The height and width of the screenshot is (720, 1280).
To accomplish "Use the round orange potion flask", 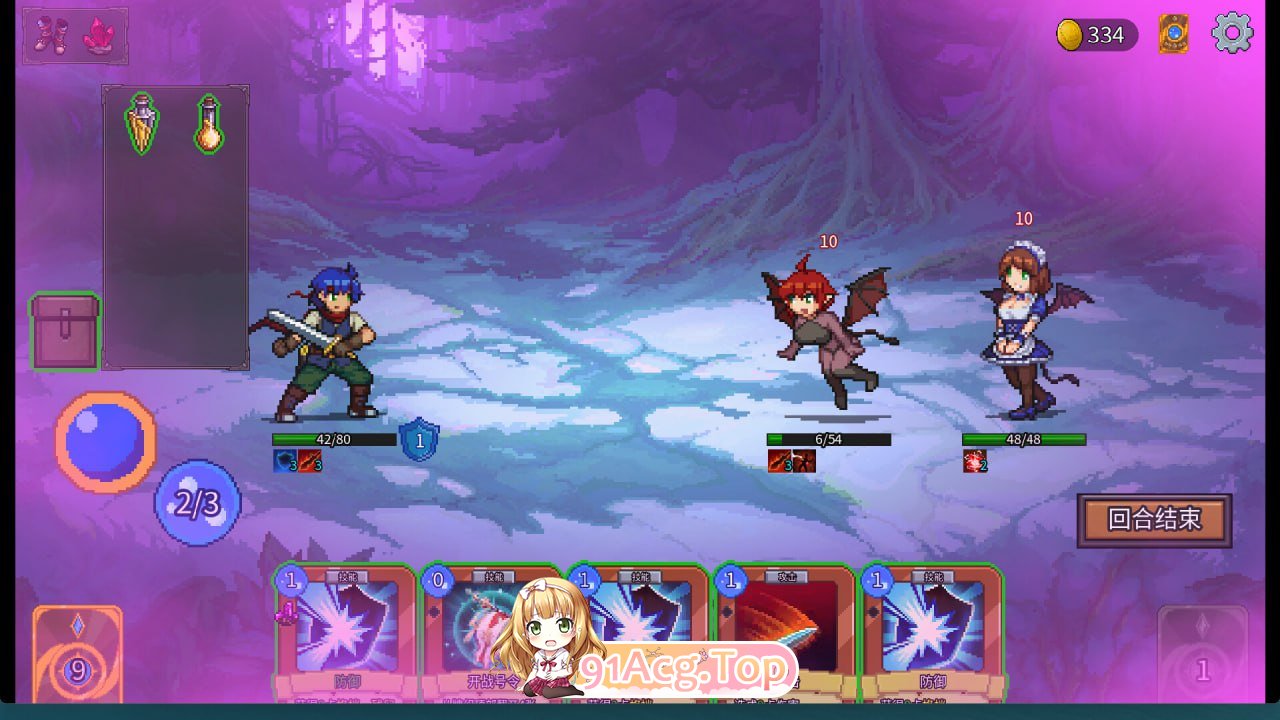I will 209,125.
